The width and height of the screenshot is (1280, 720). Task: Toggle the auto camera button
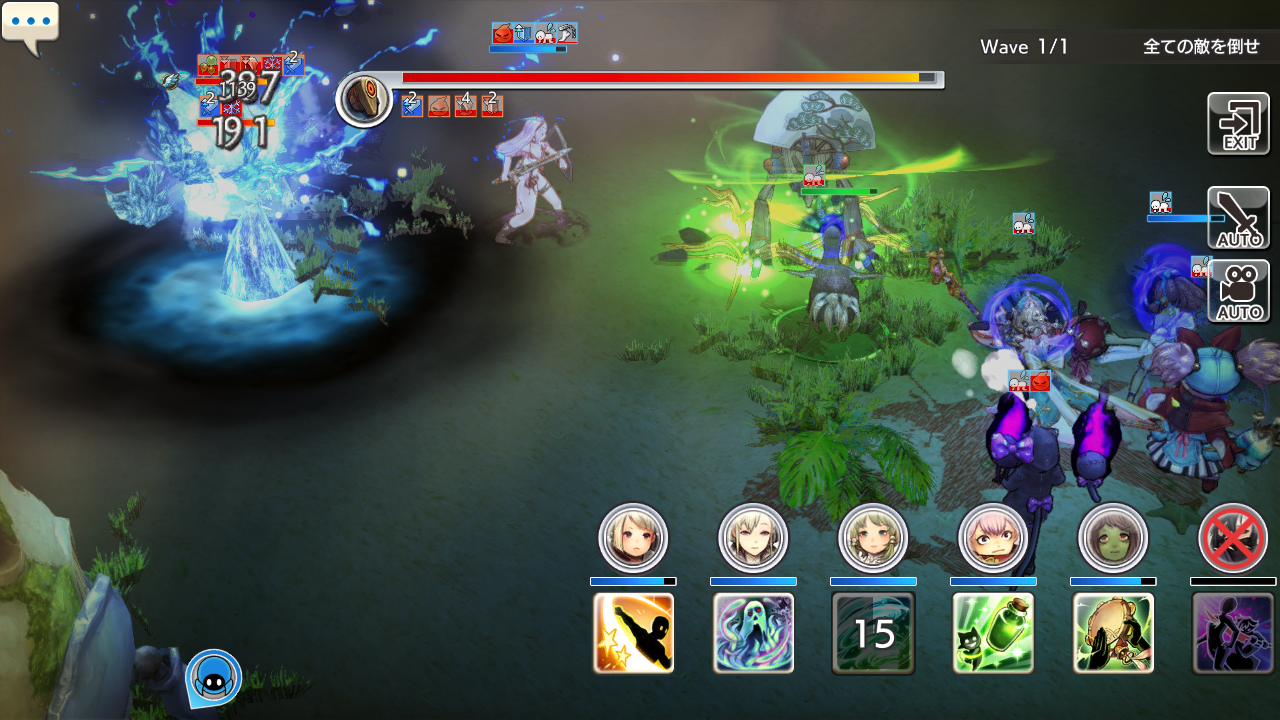(1238, 291)
